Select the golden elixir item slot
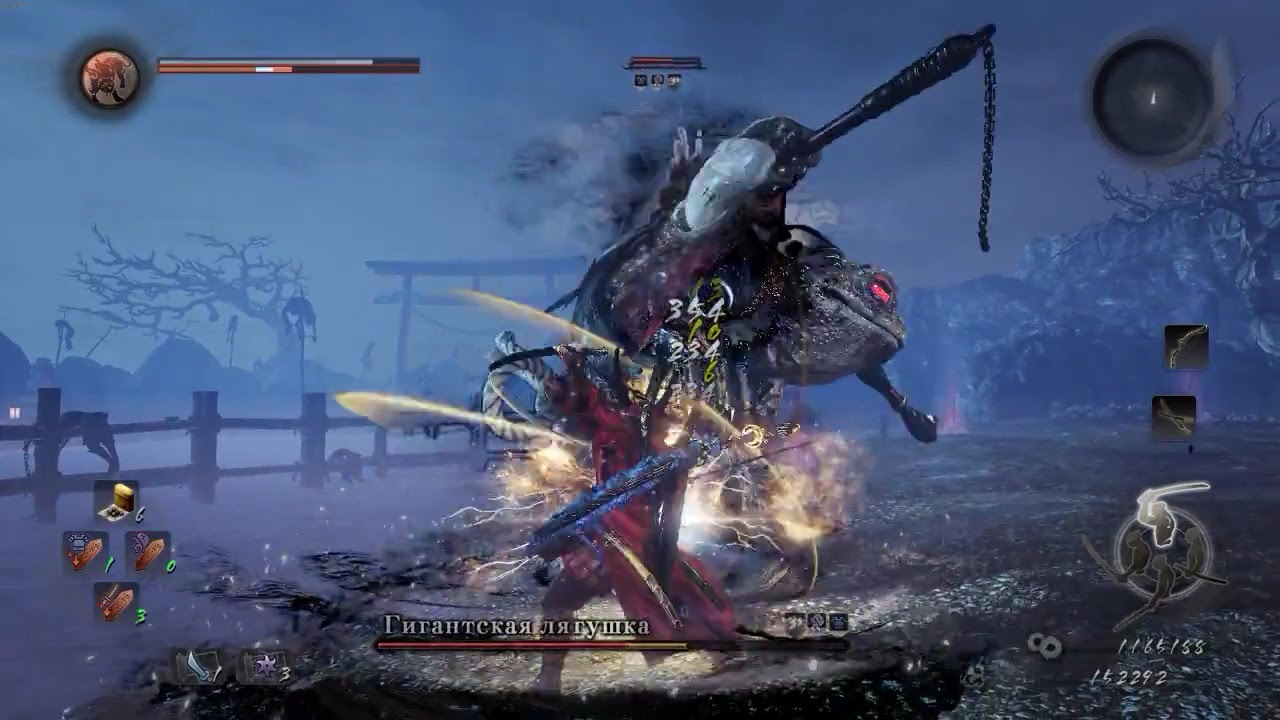The image size is (1280, 720). (117, 502)
